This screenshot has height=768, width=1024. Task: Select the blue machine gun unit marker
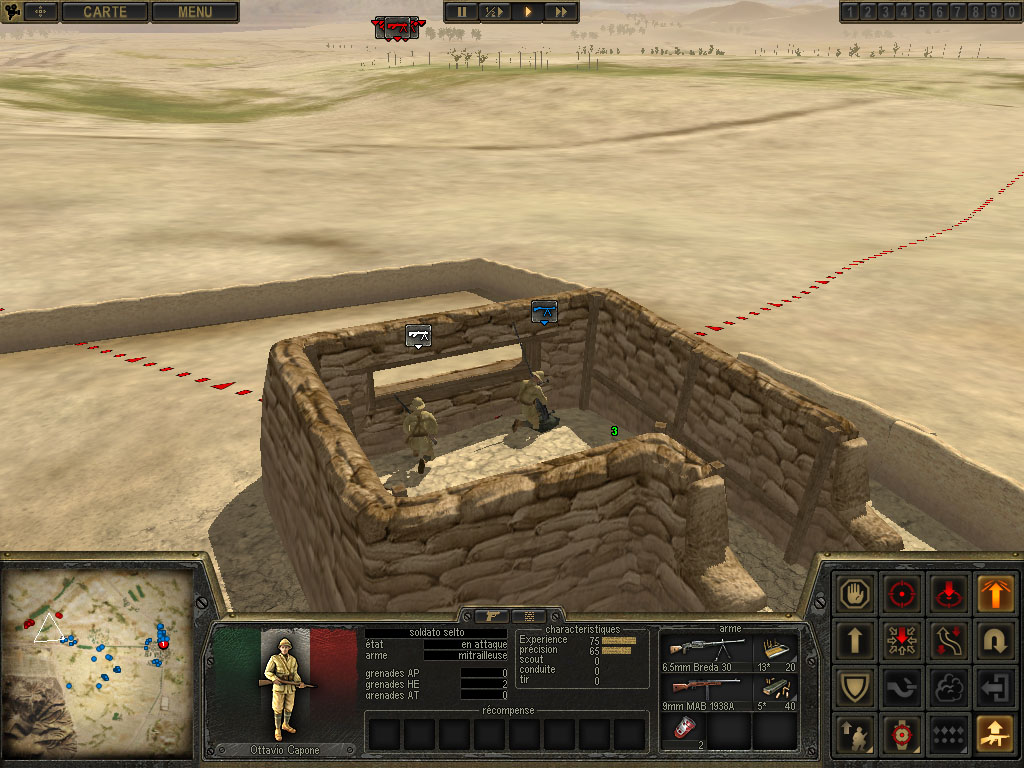point(544,312)
